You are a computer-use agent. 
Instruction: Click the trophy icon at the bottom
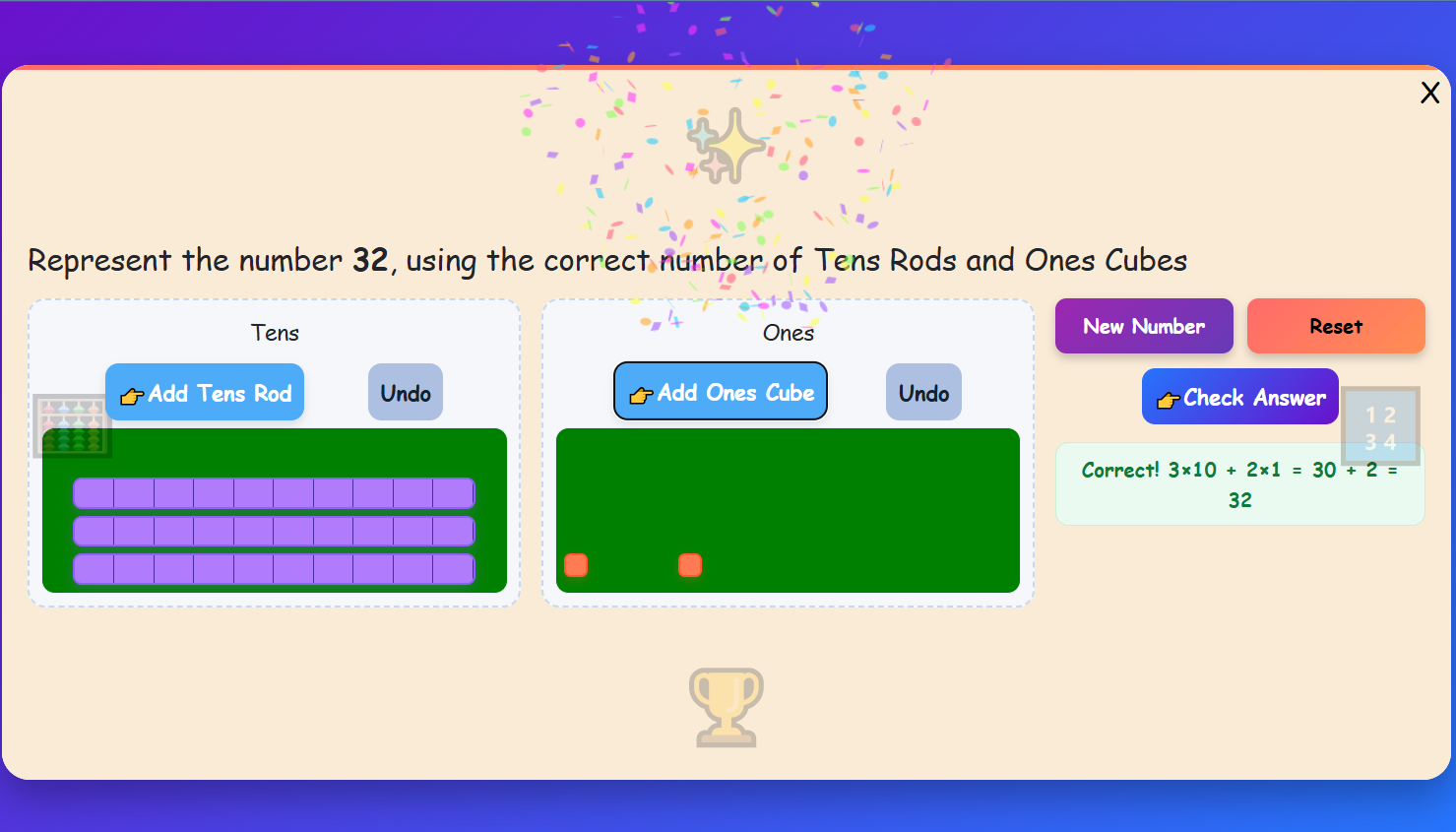(x=727, y=707)
